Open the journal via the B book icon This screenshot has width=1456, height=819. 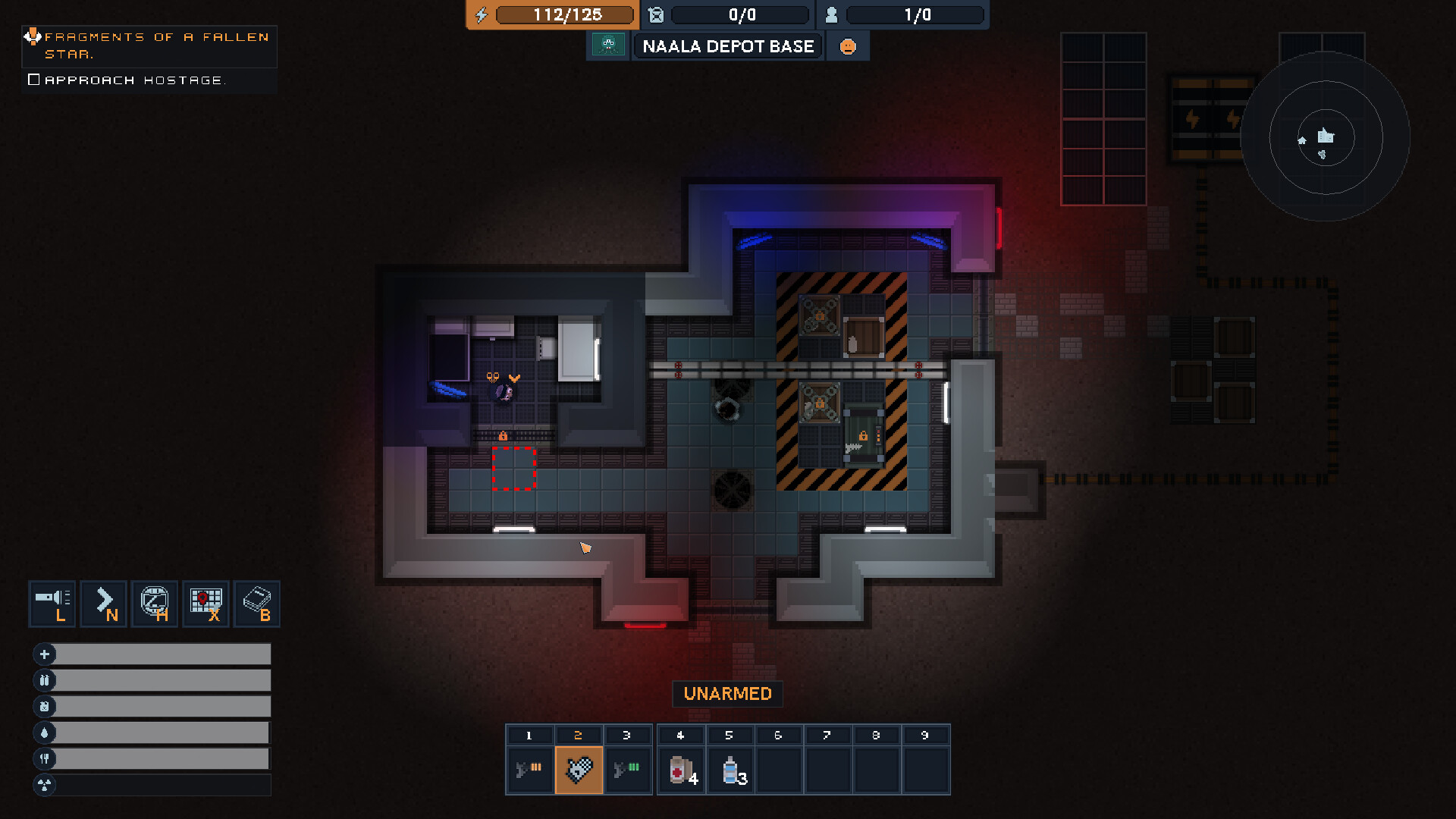256,604
